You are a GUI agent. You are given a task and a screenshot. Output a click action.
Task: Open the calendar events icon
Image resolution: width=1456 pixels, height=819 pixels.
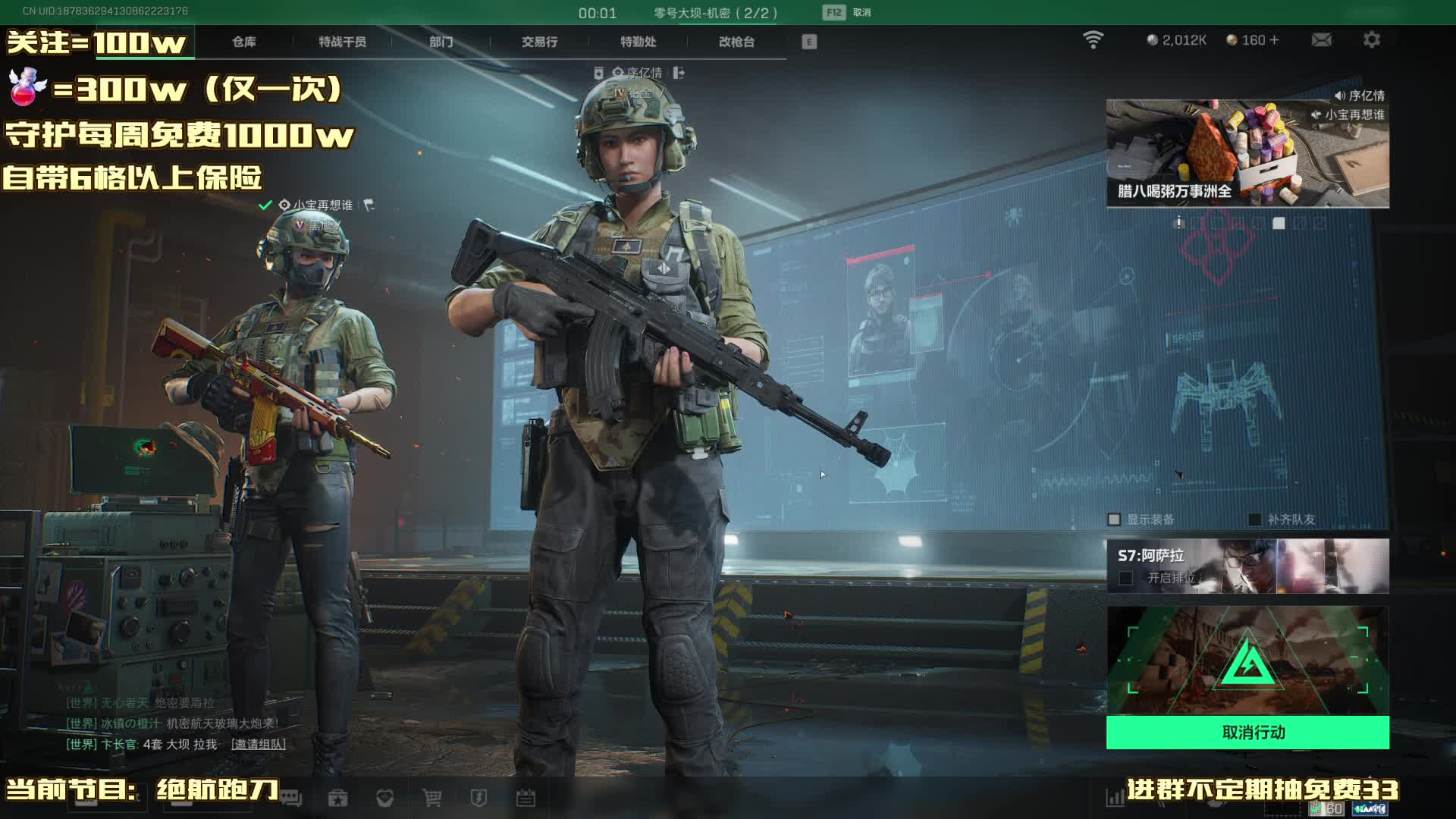pos(526,798)
